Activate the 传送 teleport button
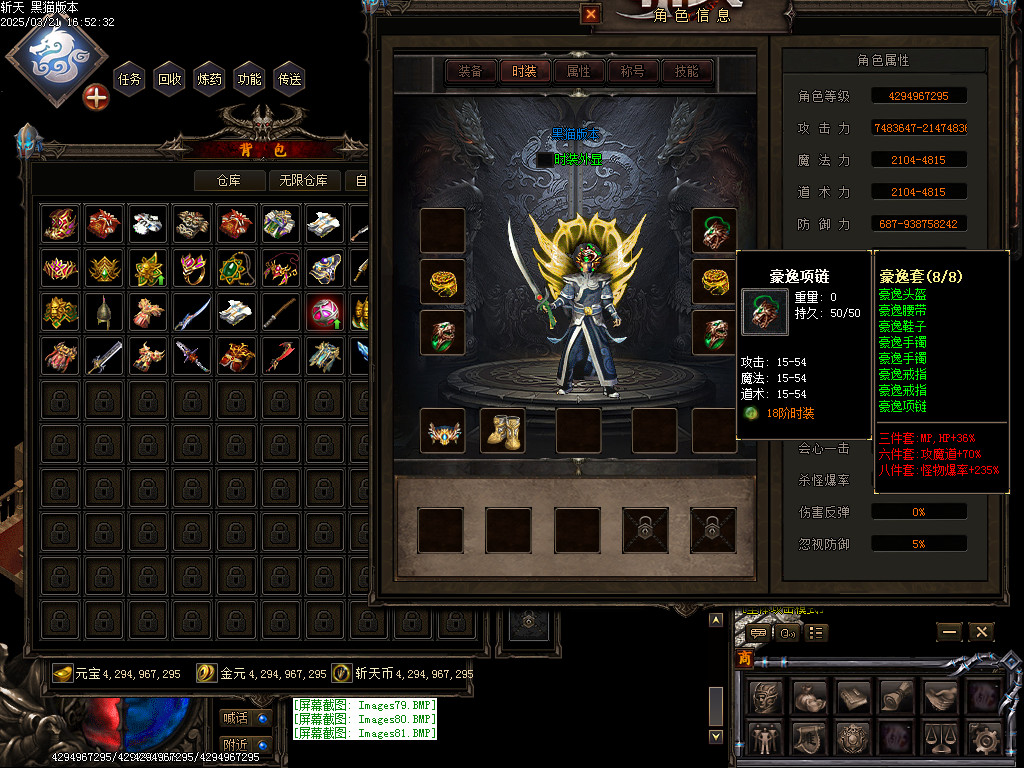The image size is (1024, 768). 290,79
